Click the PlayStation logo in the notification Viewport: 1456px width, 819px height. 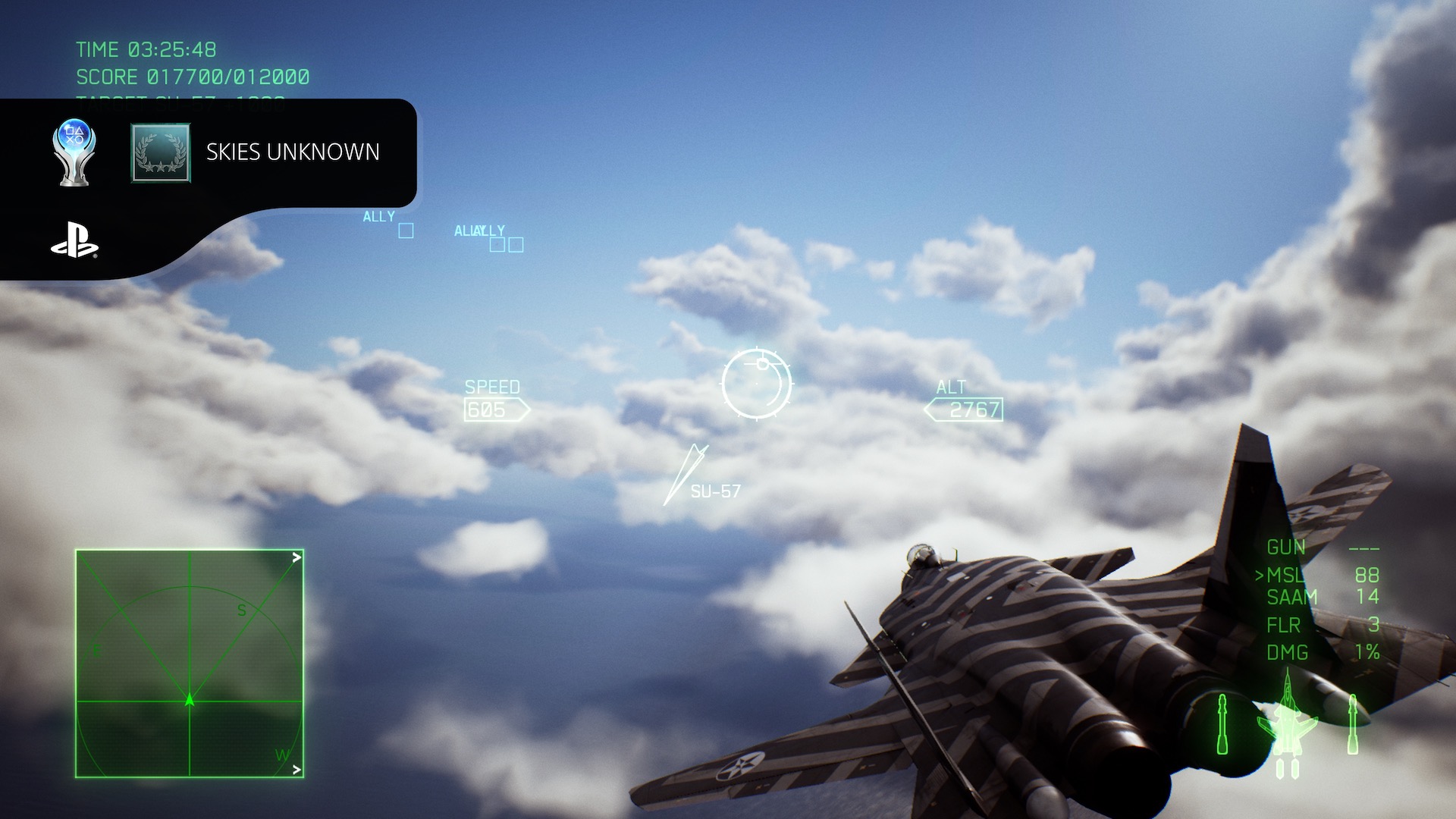coord(74,240)
